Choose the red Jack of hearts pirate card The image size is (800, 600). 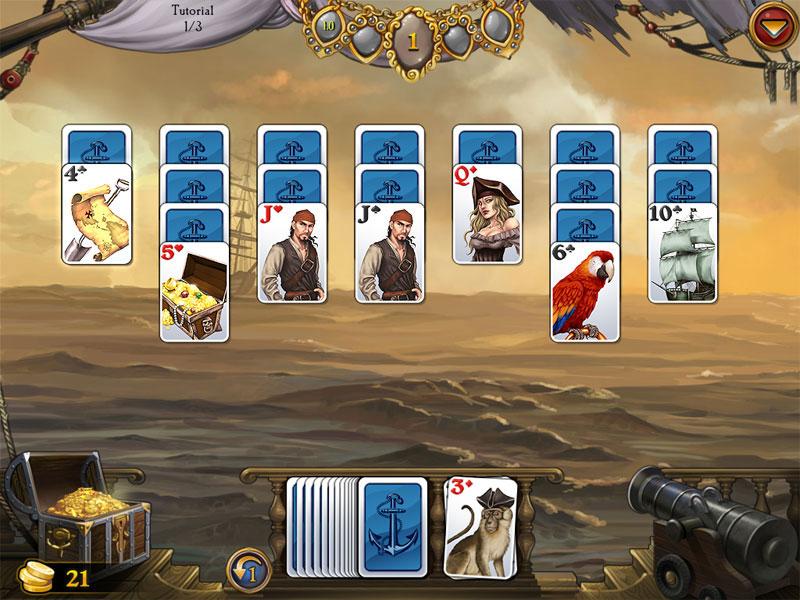click(x=292, y=252)
